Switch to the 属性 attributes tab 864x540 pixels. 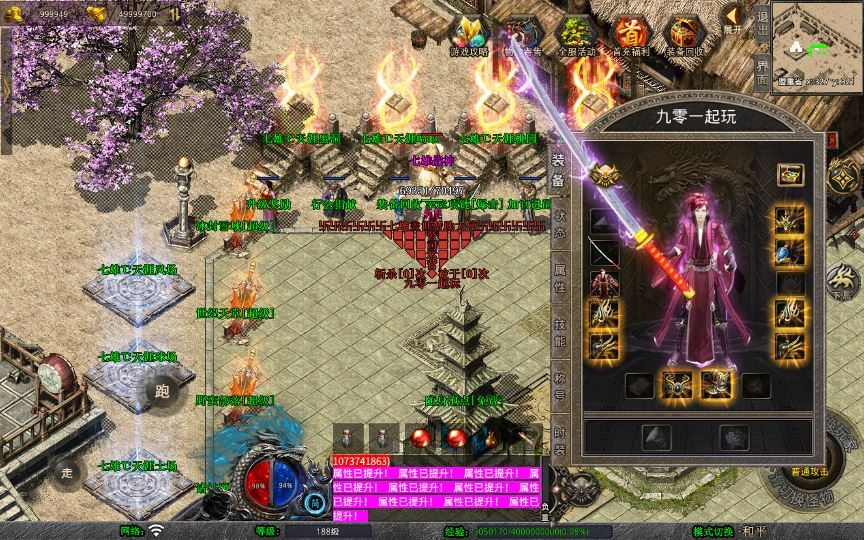pos(559,277)
